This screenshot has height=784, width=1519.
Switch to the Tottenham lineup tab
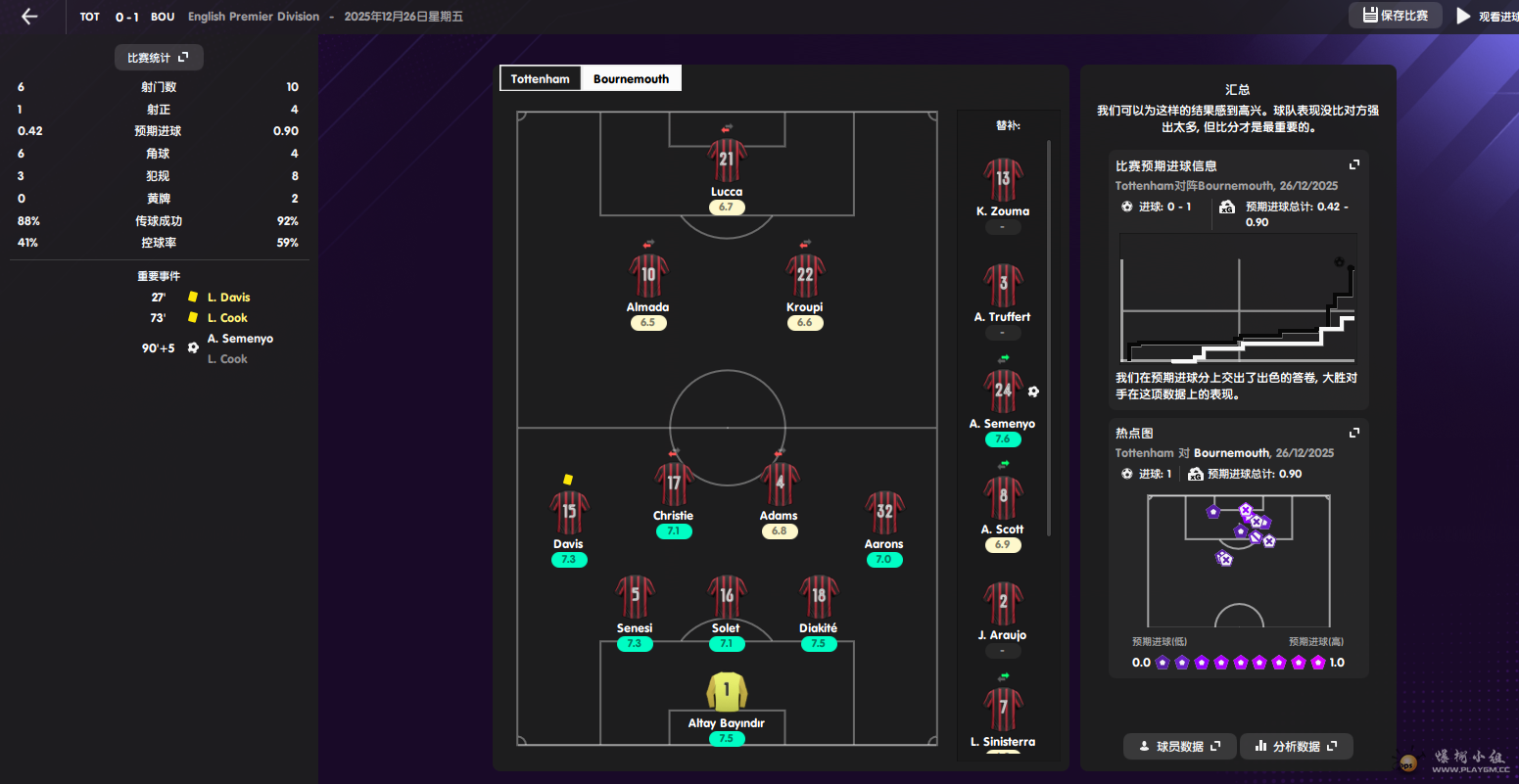click(540, 79)
